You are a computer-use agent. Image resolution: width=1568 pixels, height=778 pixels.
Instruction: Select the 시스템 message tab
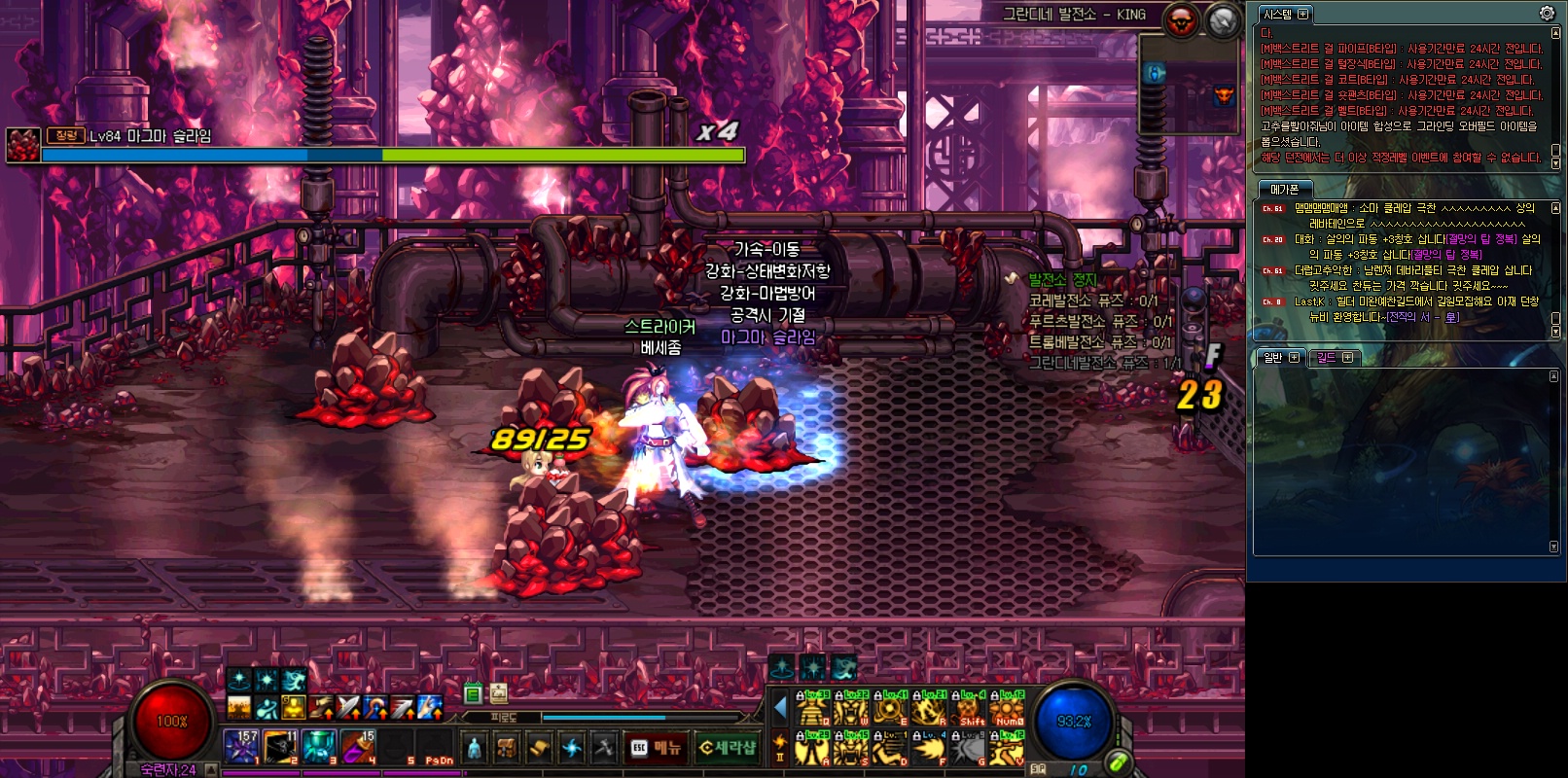click(x=1277, y=15)
